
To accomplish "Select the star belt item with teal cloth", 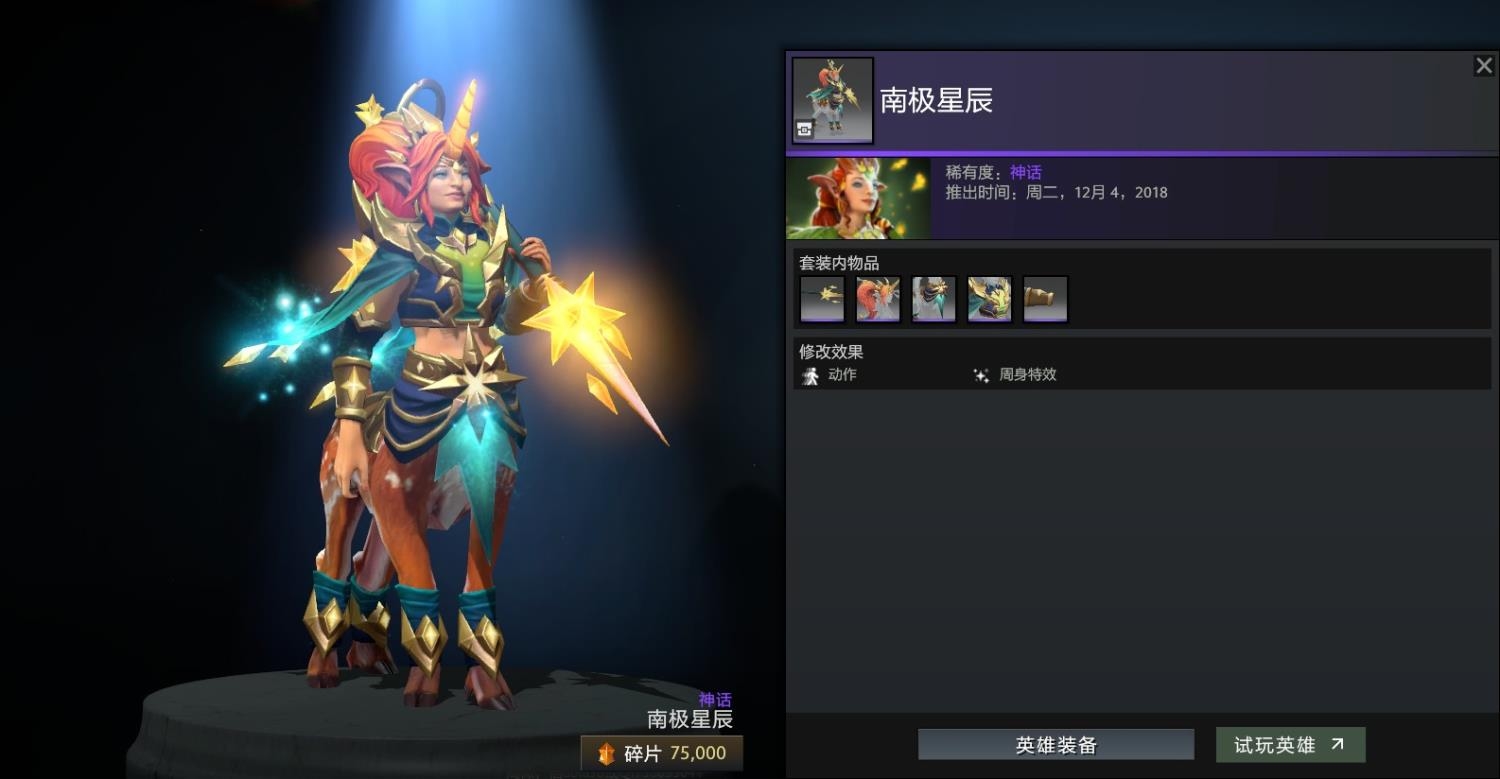I will [x=934, y=299].
